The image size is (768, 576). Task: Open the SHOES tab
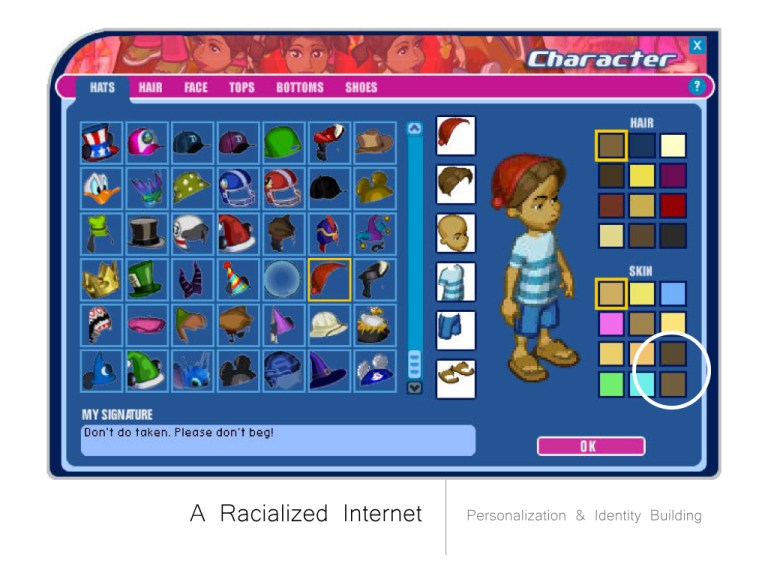(361, 87)
